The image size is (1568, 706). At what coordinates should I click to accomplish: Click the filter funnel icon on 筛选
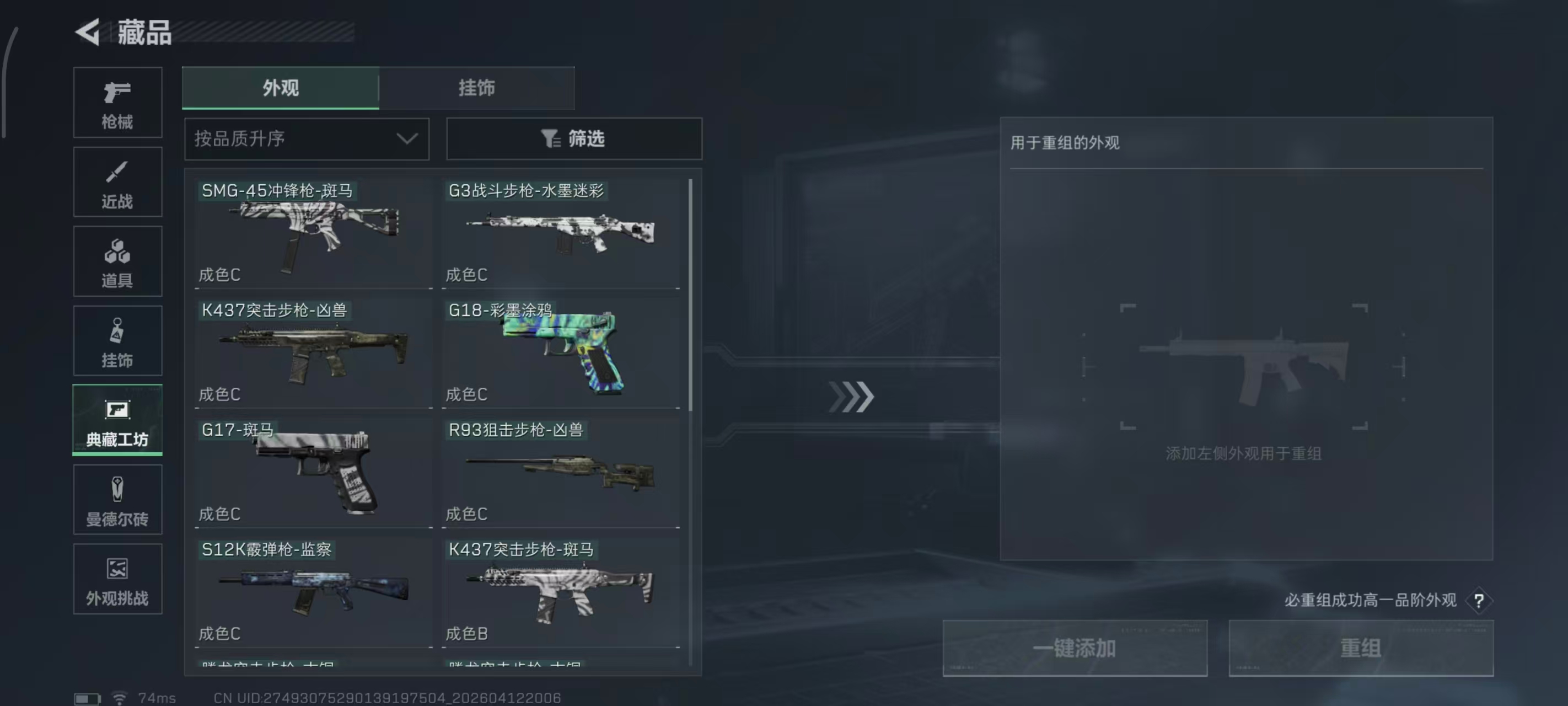click(x=550, y=139)
